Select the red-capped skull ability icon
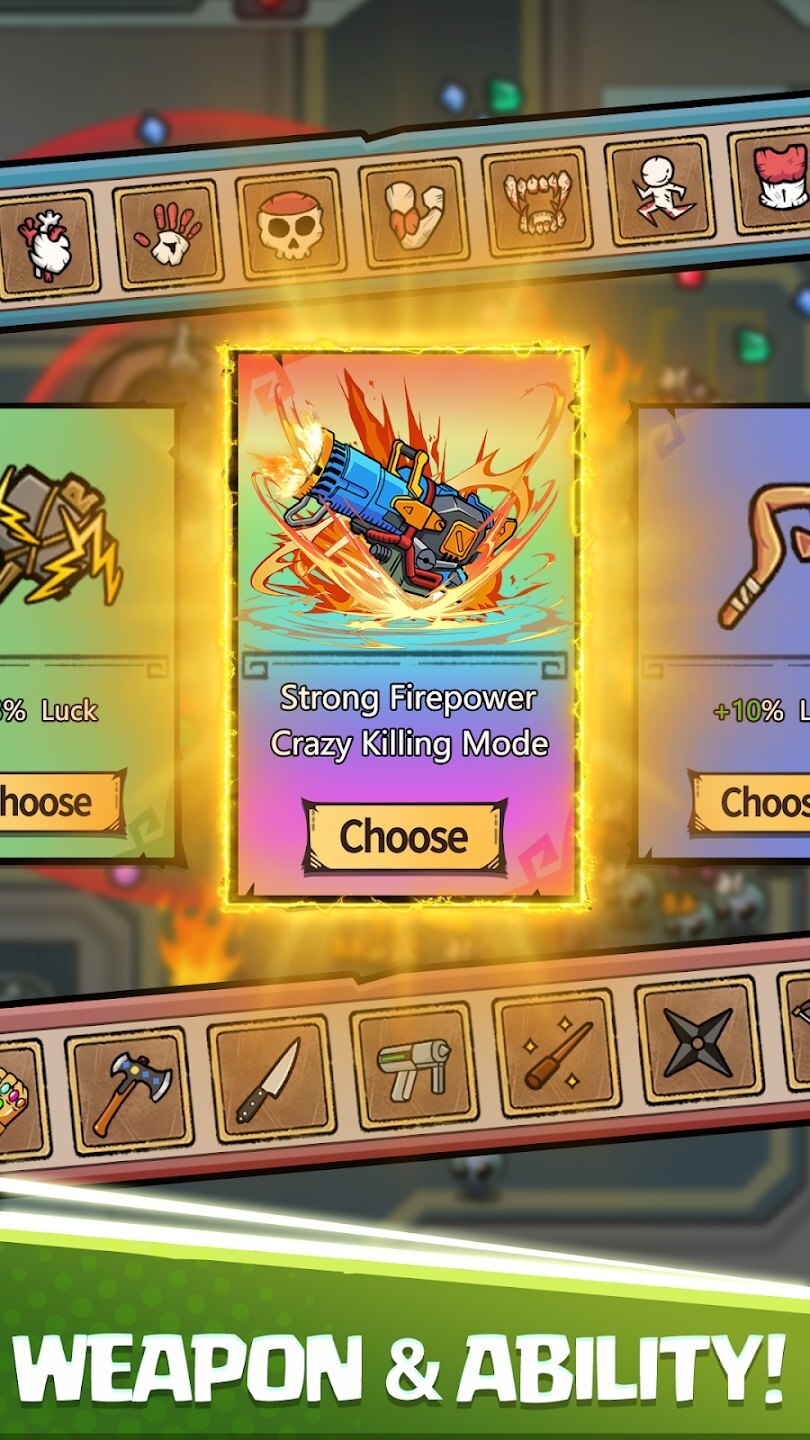This screenshot has width=810, height=1440. point(290,223)
